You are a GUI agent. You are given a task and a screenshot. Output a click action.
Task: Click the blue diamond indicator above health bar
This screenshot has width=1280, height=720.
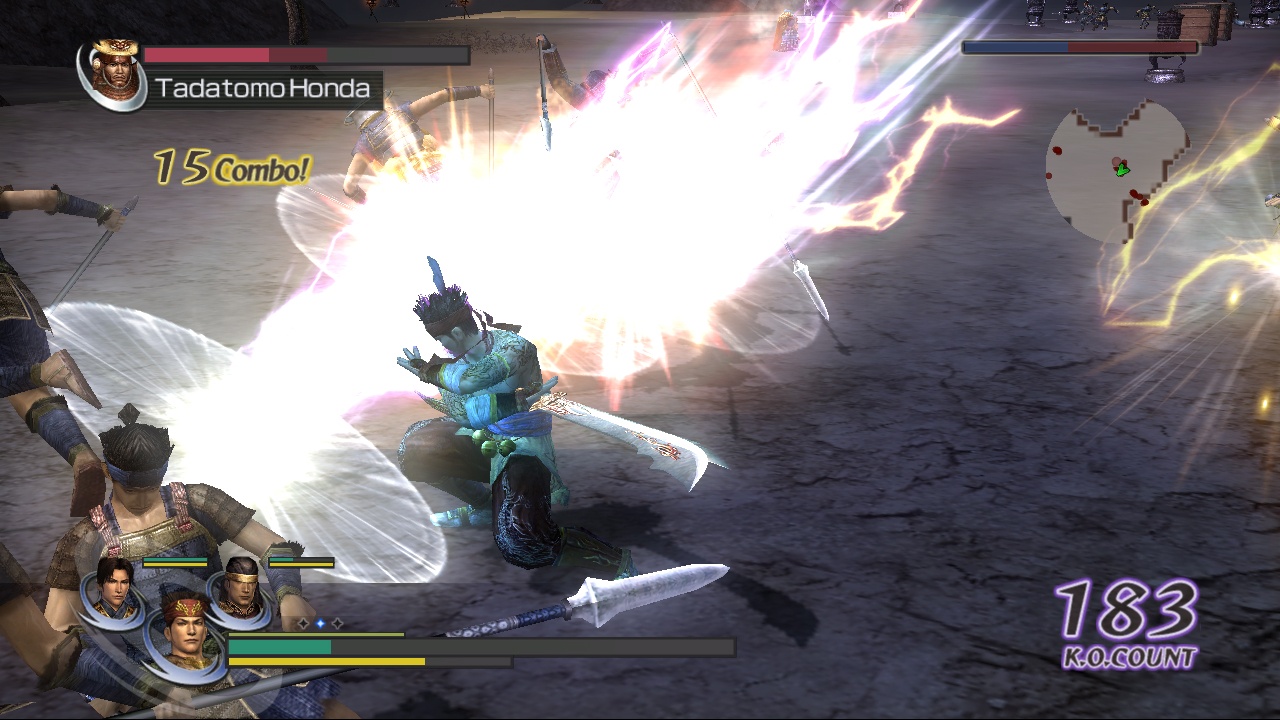click(320, 623)
